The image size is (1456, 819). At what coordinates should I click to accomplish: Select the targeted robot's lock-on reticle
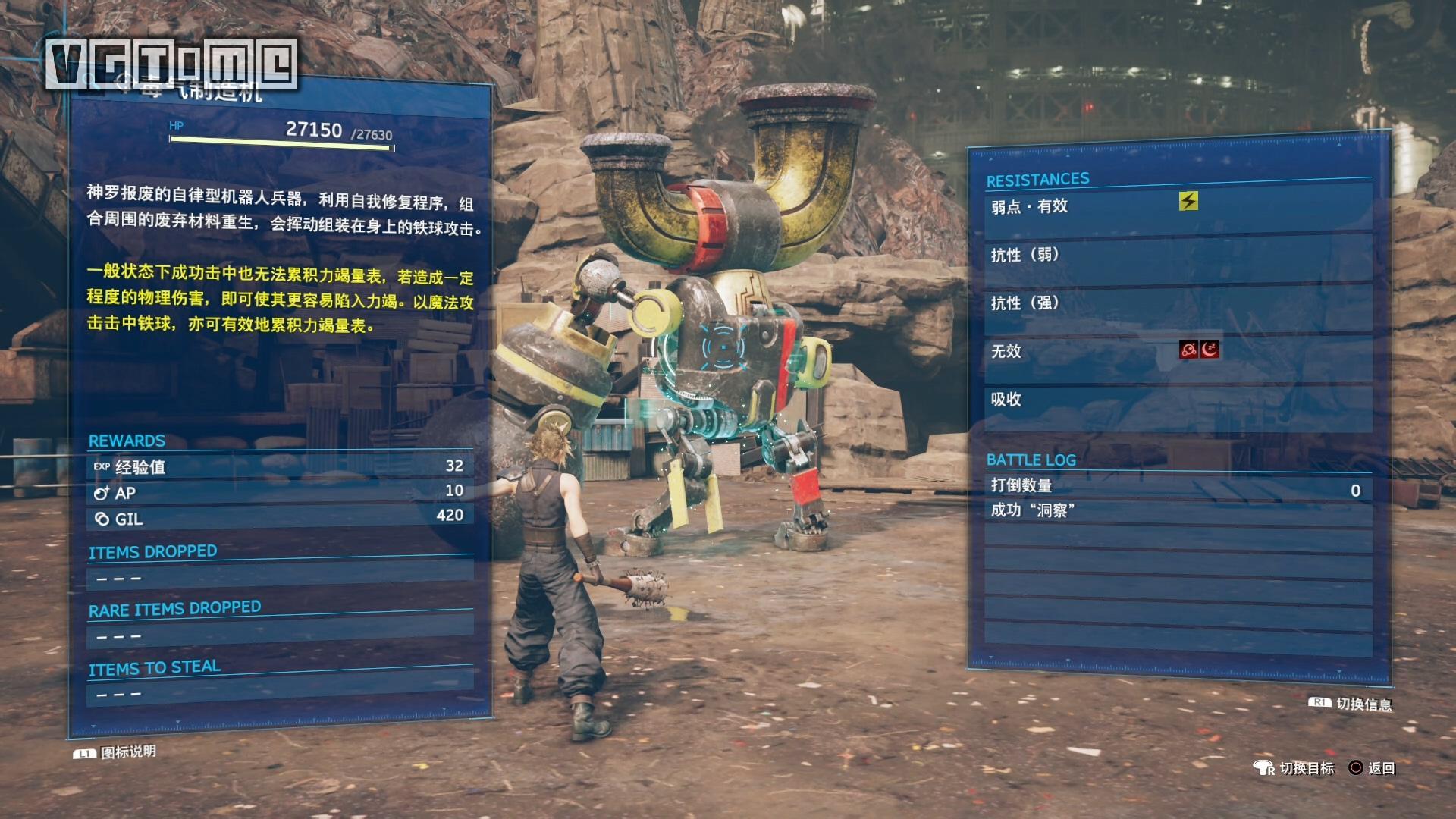pos(722,348)
